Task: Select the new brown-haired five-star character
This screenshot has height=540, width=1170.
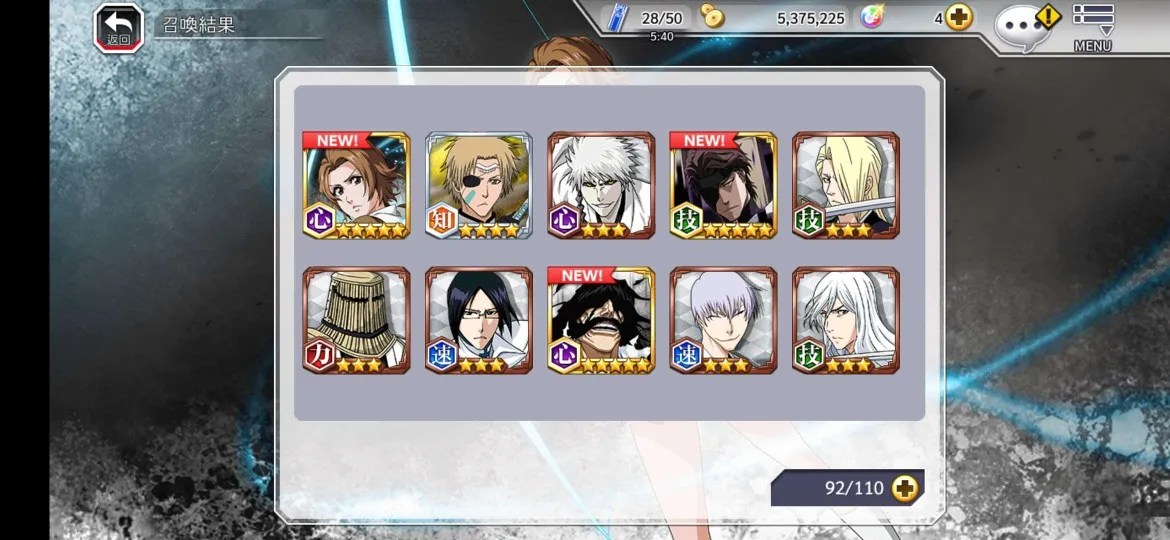Action: [x=357, y=185]
